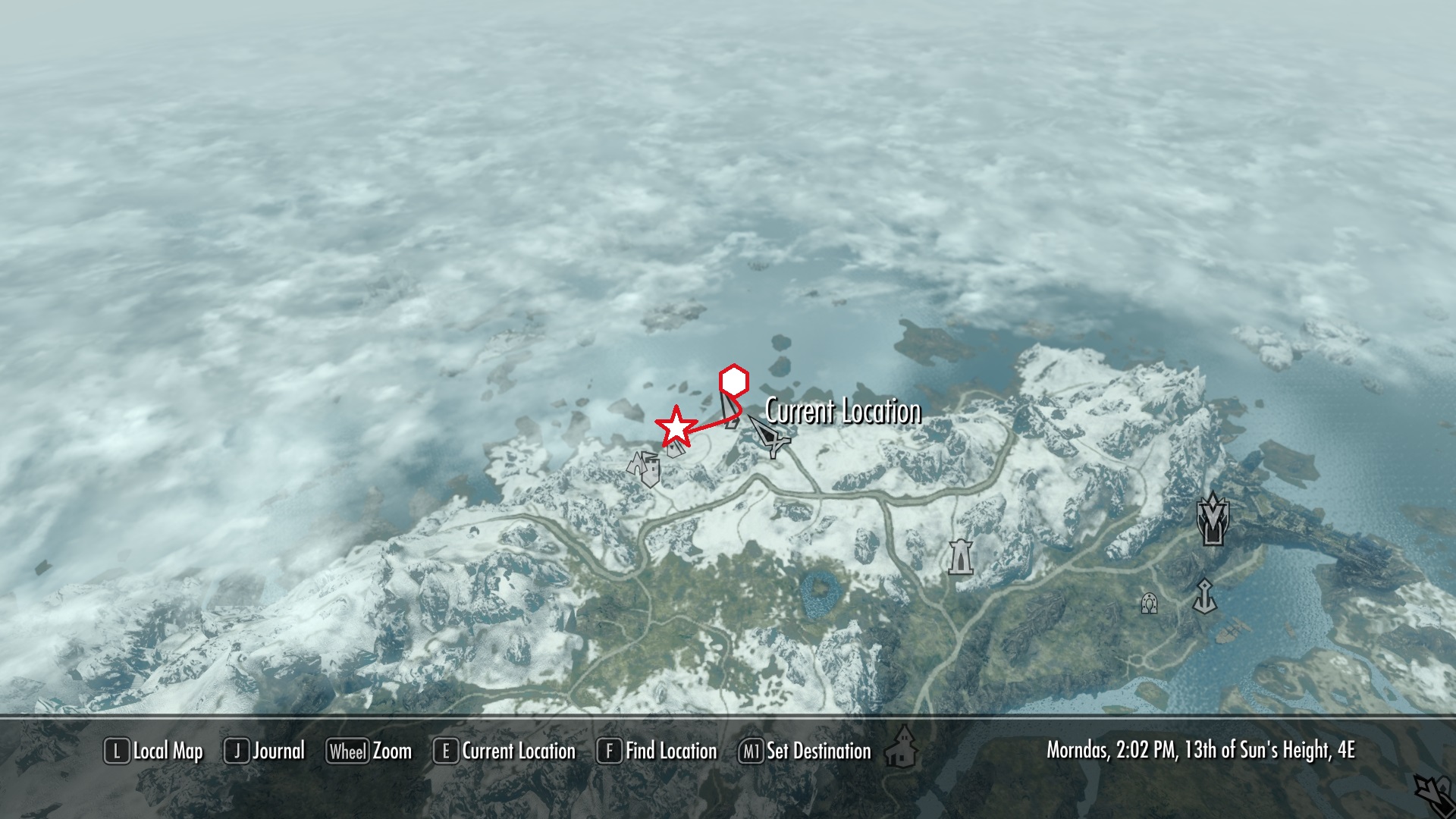1456x819 pixels.
Task: Select the red star map marker
Action: [675, 427]
